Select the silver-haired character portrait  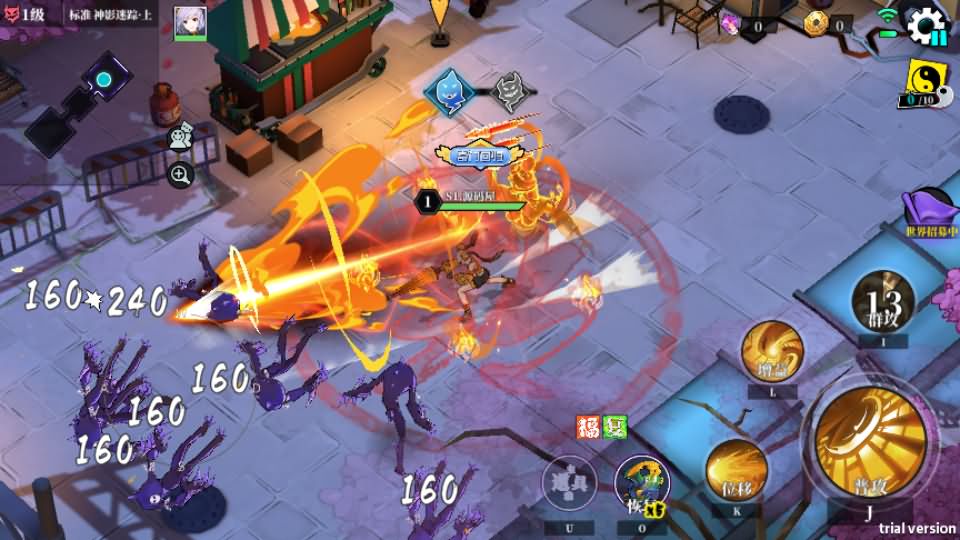coord(190,22)
